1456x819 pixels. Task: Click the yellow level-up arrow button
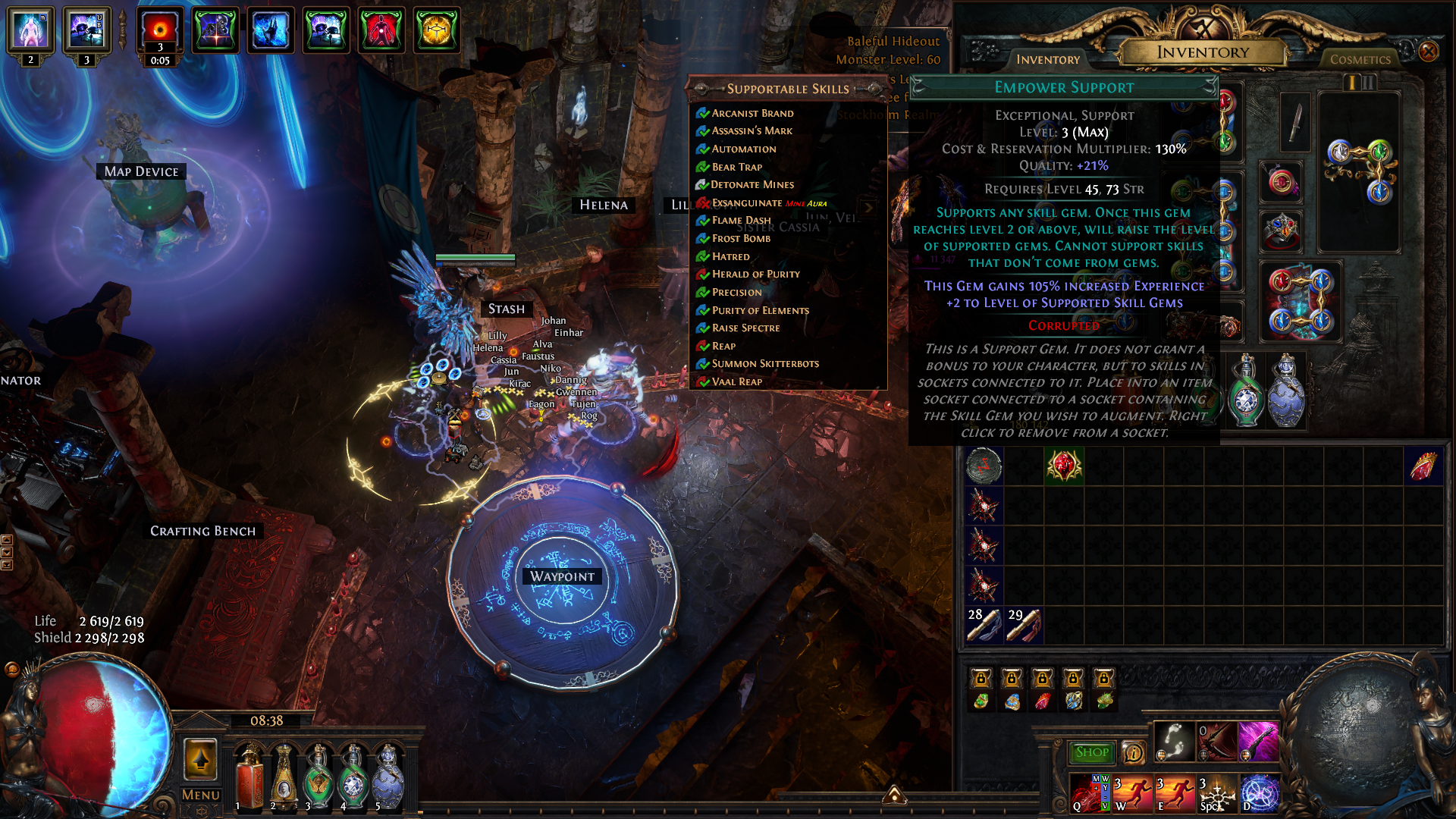click(201, 758)
